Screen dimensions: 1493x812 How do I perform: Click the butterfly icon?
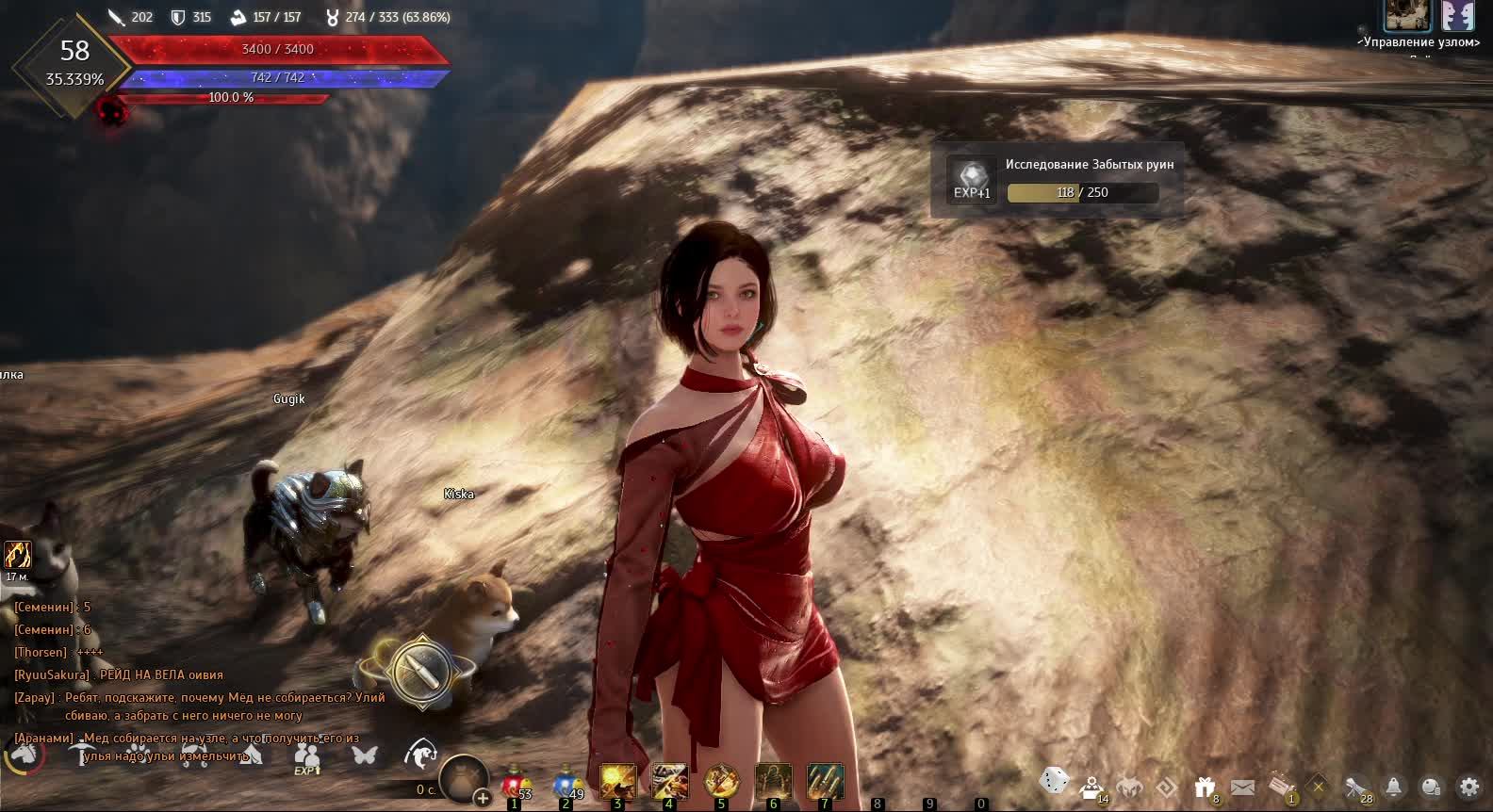tap(364, 754)
